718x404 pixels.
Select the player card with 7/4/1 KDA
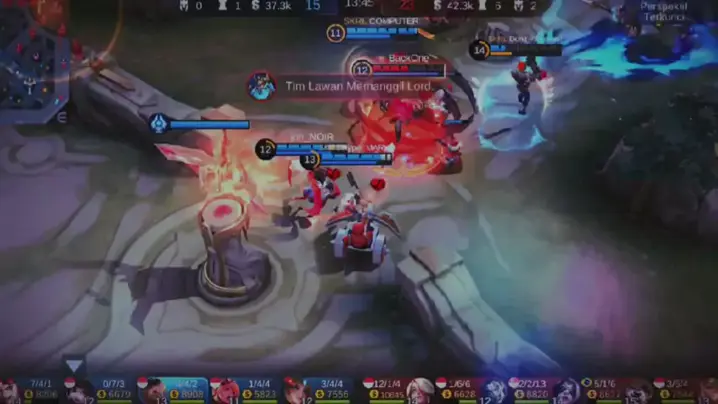tap(33, 390)
